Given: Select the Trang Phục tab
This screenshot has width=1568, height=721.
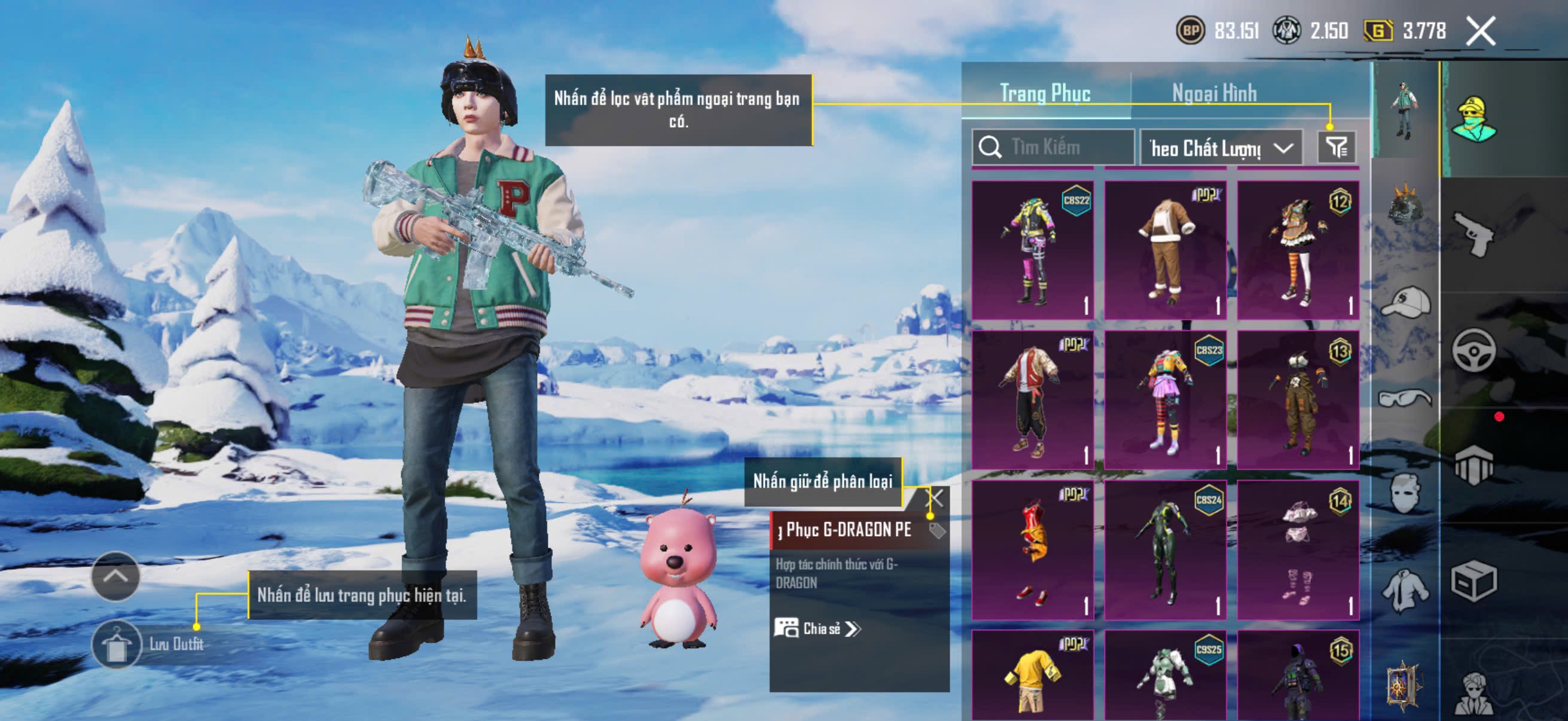Looking at the screenshot, I should click(x=1045, y=94).
